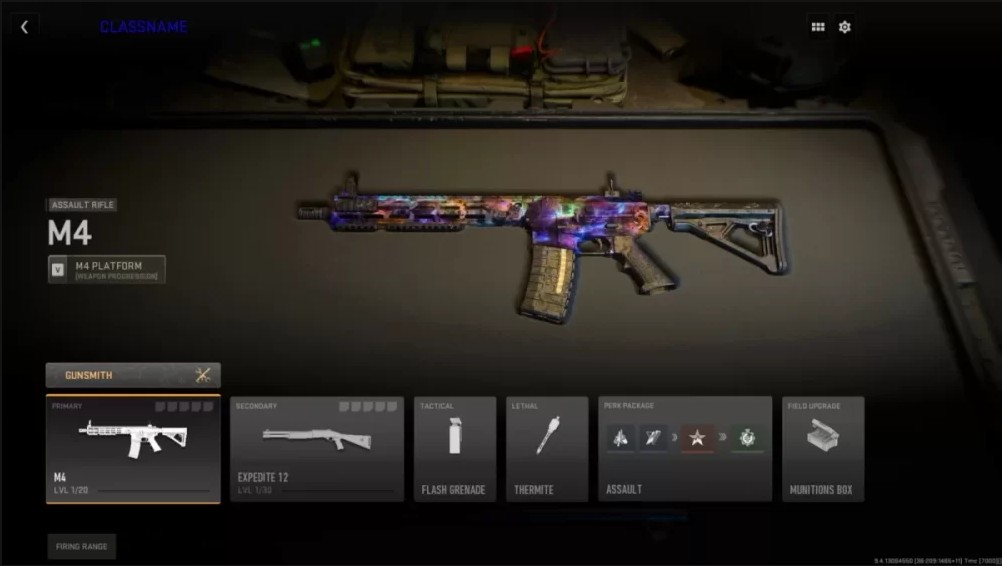Image resolution: width=1002 pixels, height=566 pixels.
Task: Go back using the top-left arrow
Action: (24, 27)
